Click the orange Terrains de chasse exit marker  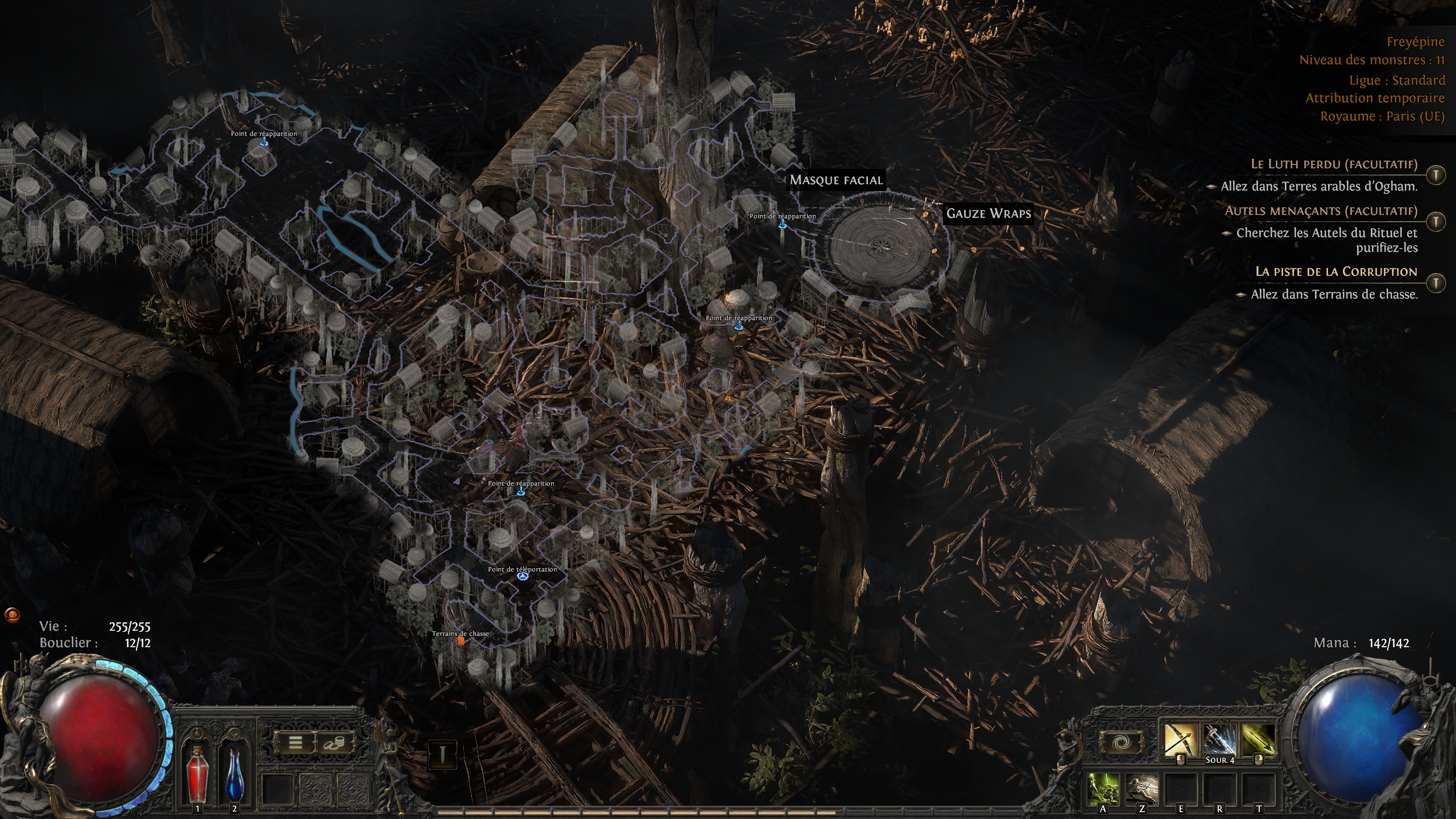461,640
